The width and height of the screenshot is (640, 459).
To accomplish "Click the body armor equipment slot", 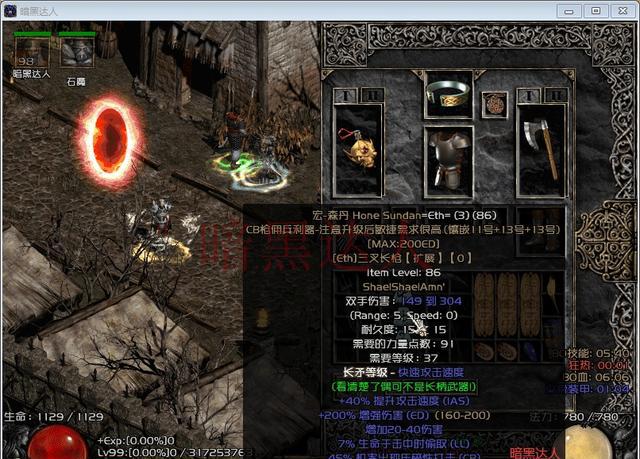I will coord(449,156).
